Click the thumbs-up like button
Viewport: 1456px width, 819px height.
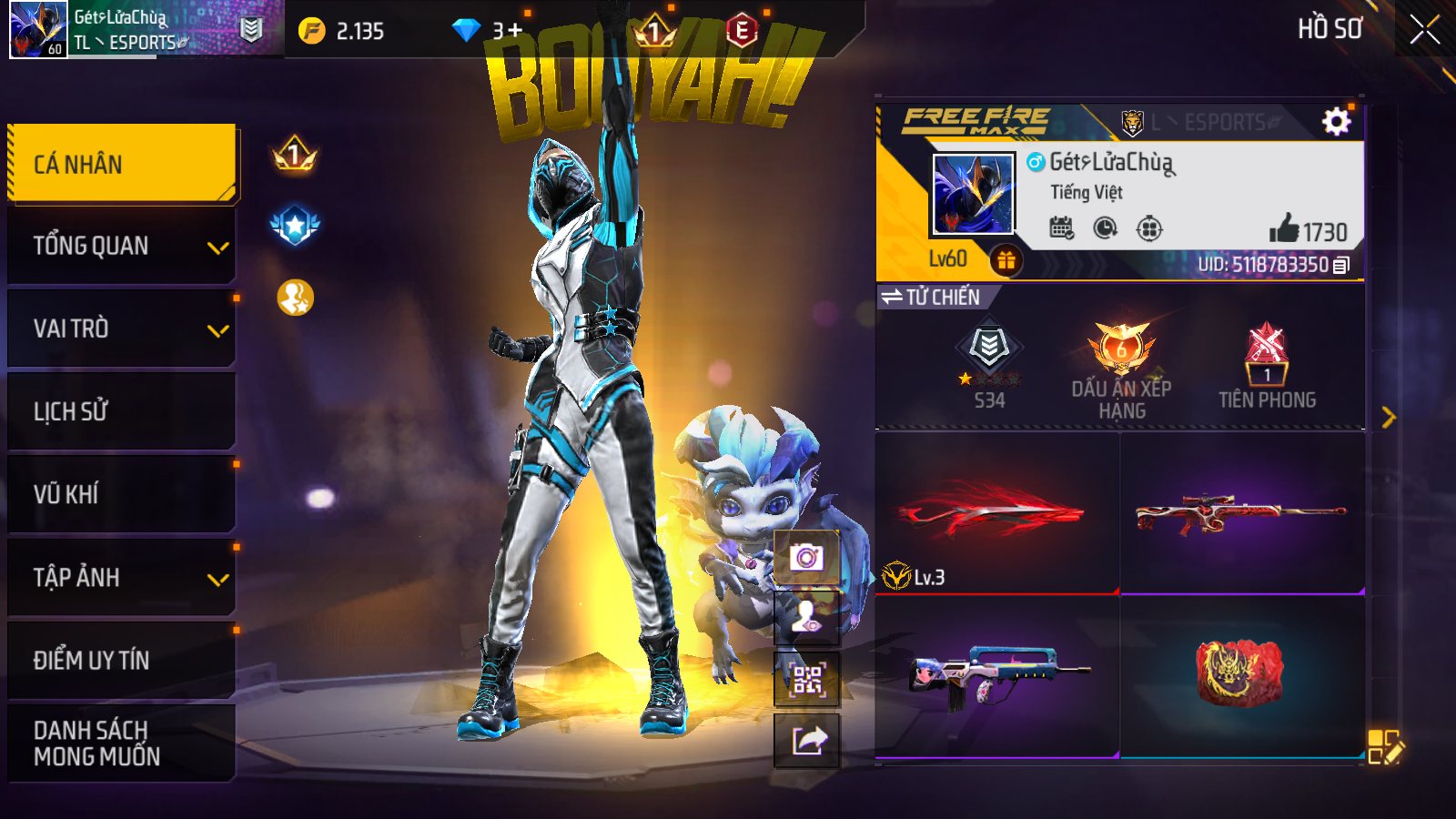[x=1284, y=229]
